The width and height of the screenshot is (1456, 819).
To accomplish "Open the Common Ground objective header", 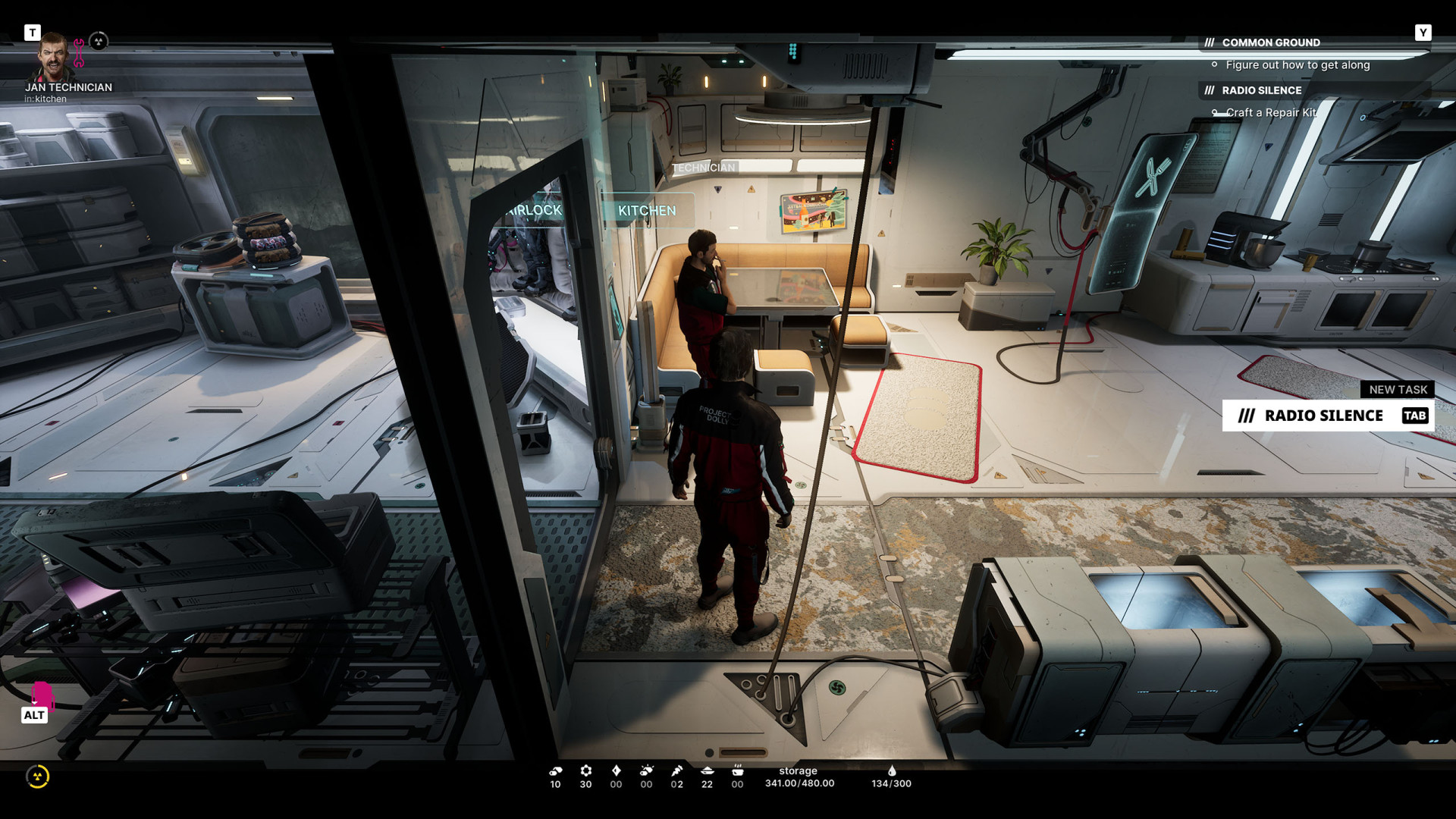I will point(1270,42).
